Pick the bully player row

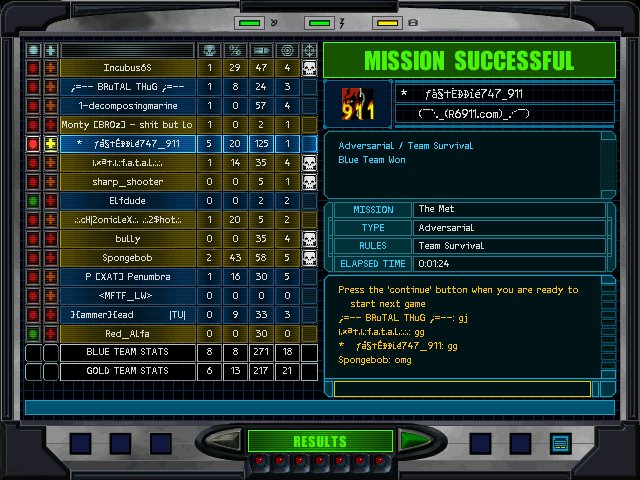pos(127,238)
